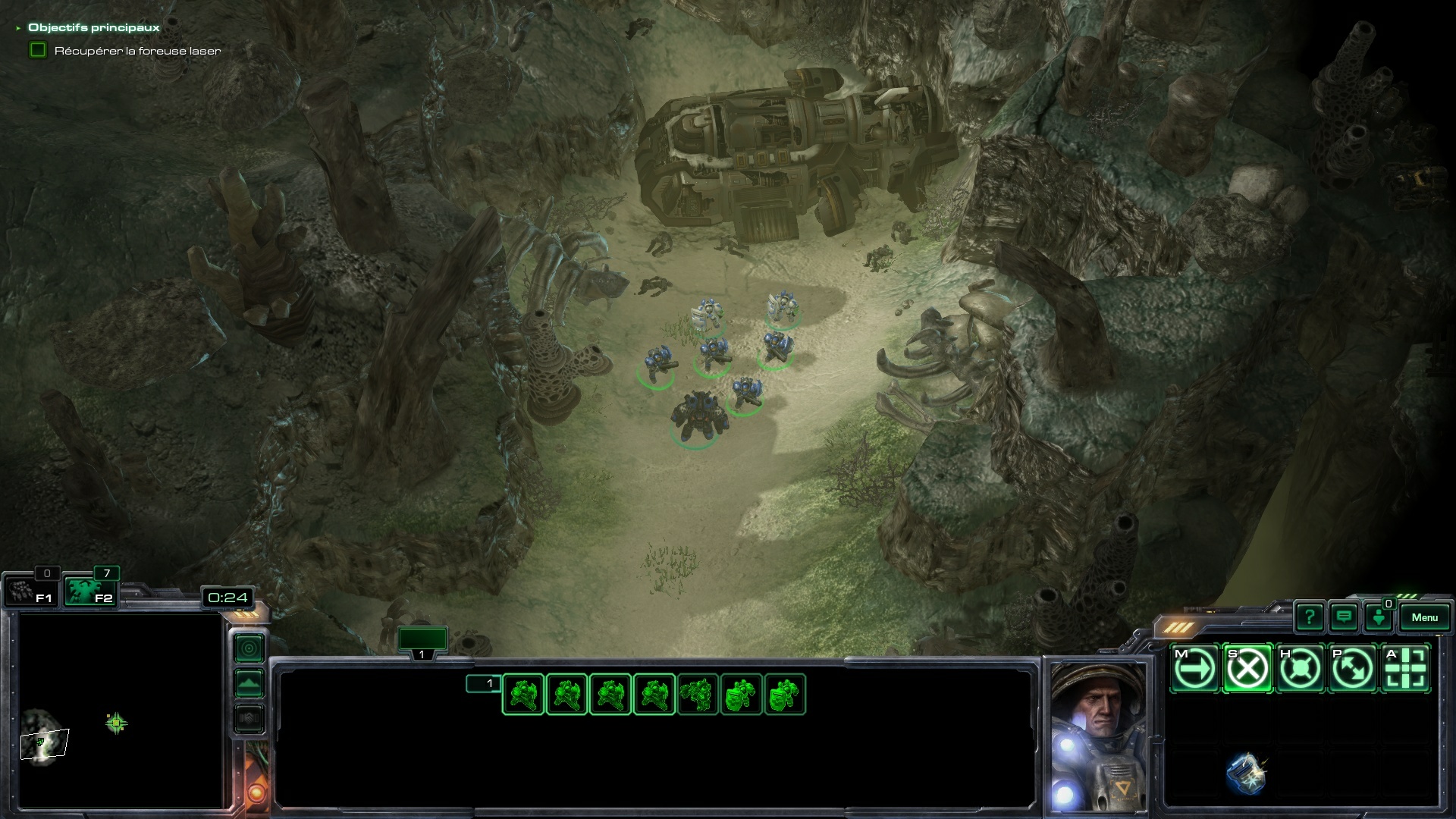
Task: Open the game Menu
Action: pyautogui.click(x=1424, y=617)
